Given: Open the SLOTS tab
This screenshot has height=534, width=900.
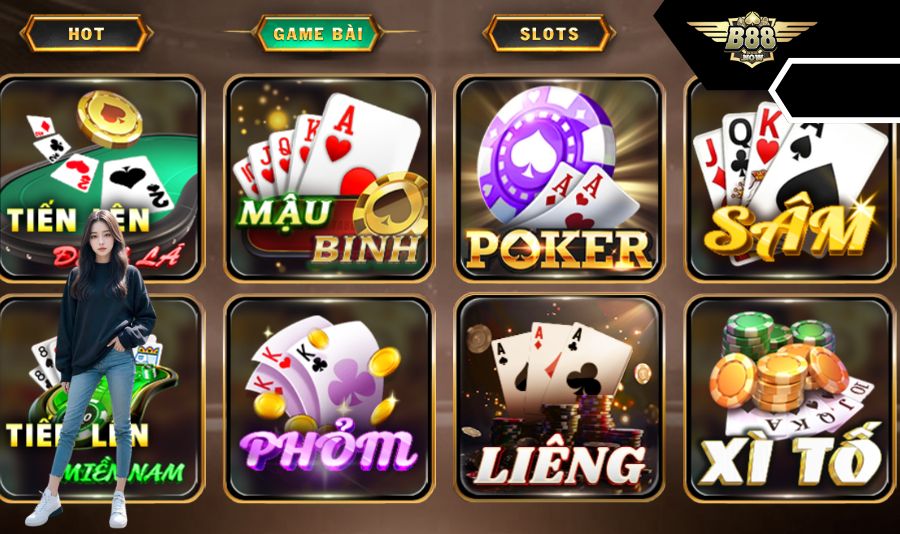Looking at the screenshot, I should 548,34.
